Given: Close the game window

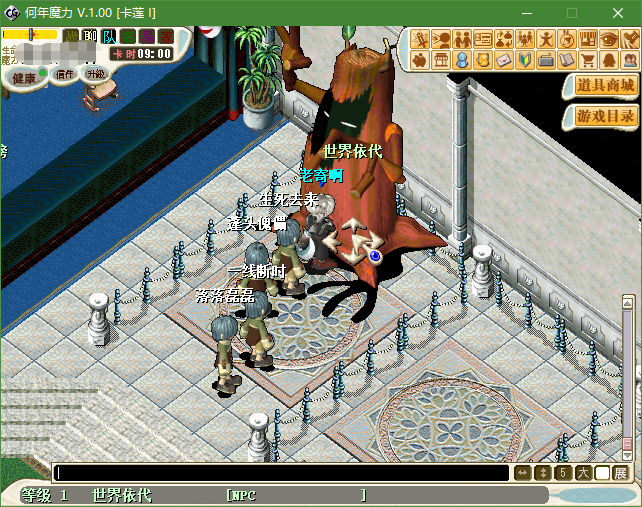Looking at the screenshot, I should tap(618, 12).
